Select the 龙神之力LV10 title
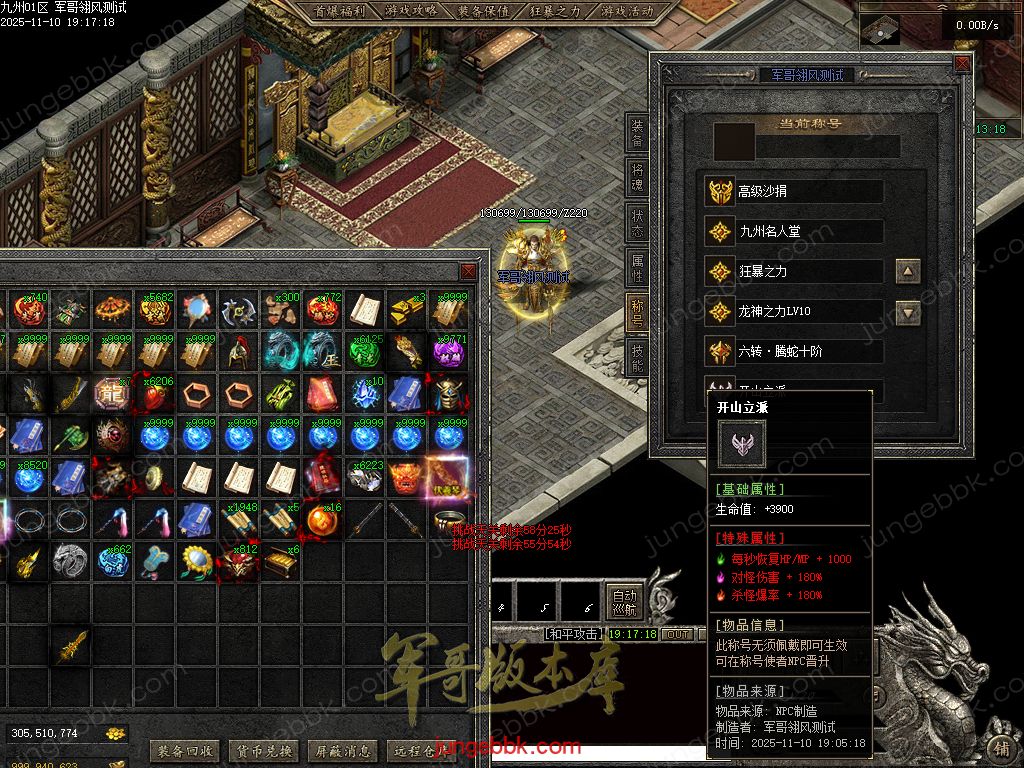Image resolution: width=1024 pixels, height=768 pixels. (795, 311)
